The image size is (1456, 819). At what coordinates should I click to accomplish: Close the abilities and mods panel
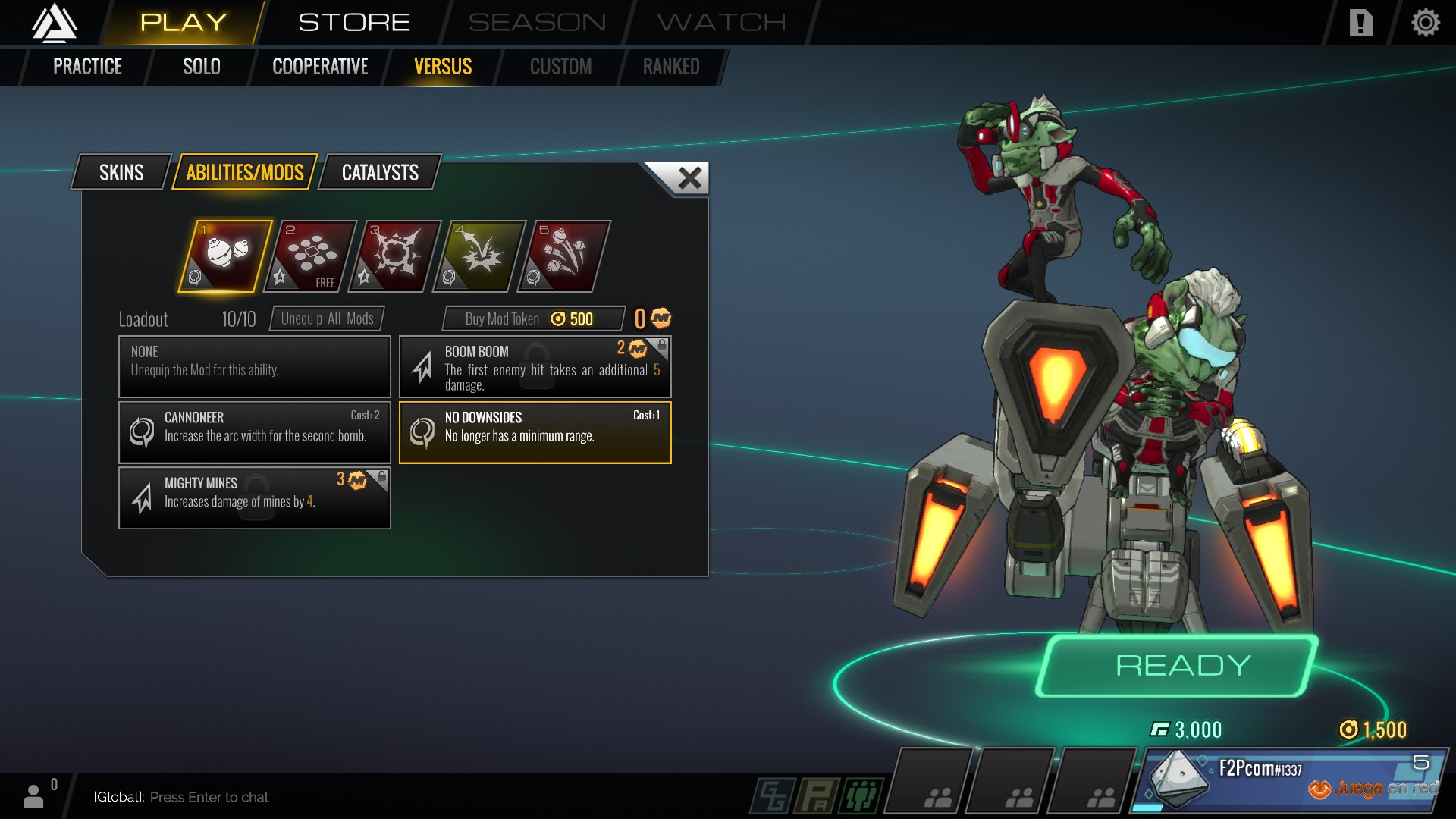[x=689, y=178]
